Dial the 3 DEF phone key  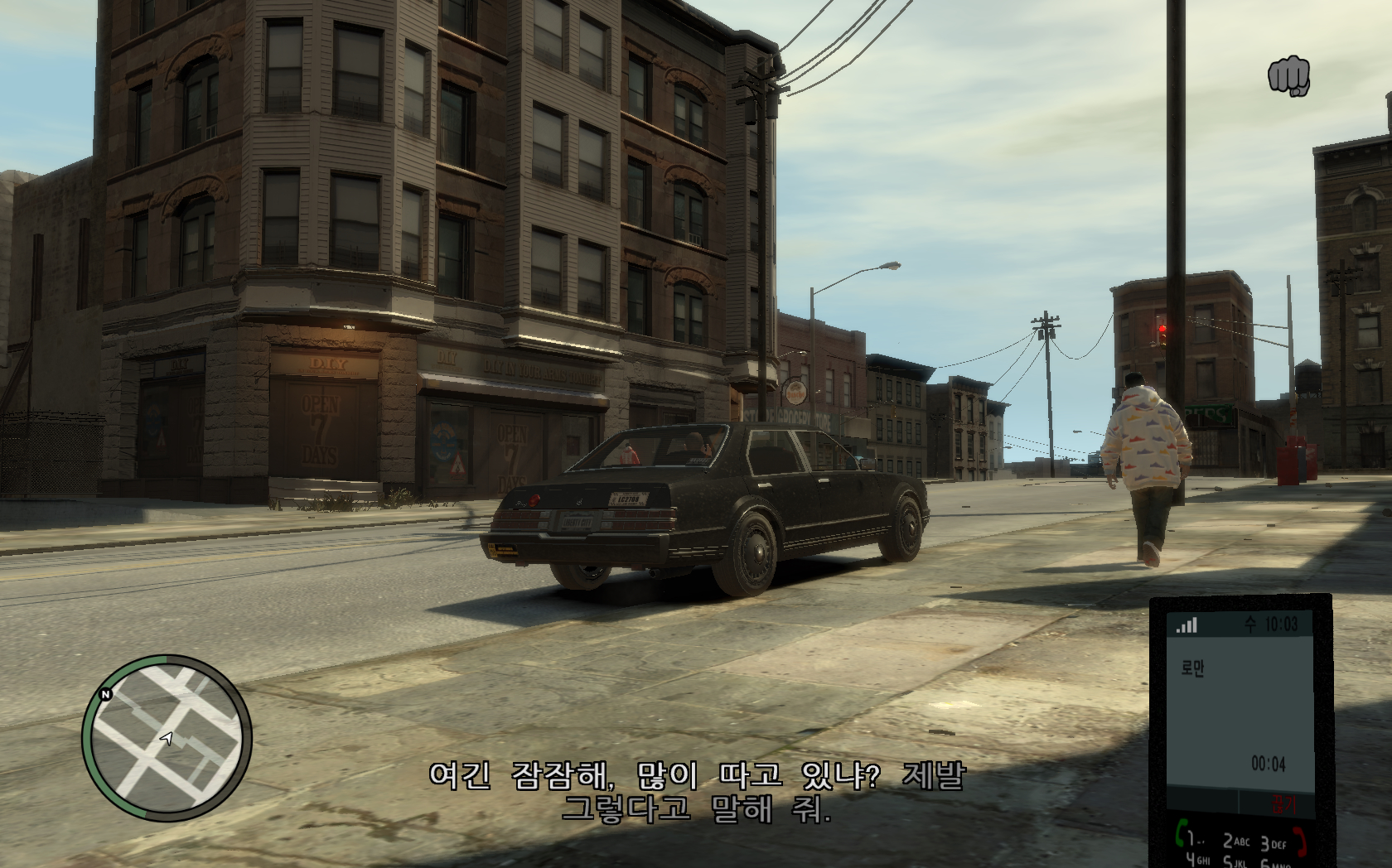1274,843
